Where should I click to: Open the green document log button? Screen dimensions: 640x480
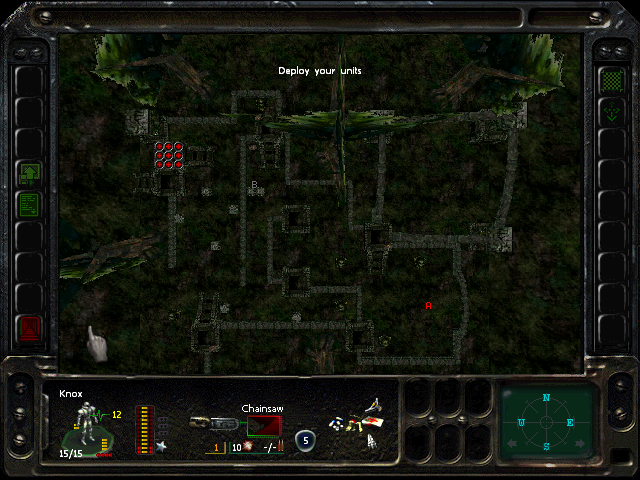29,204
